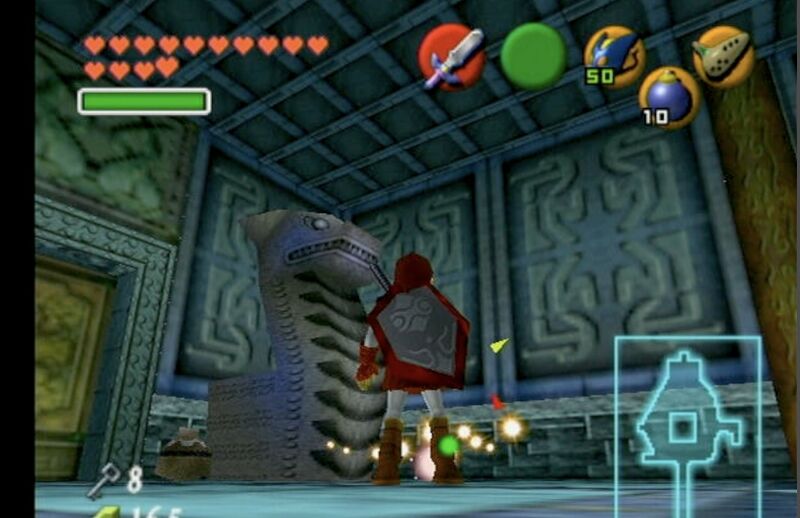This screenshot has width=800, height=518.
Task: Use the ocarina item icon
Action: [723, 56]
